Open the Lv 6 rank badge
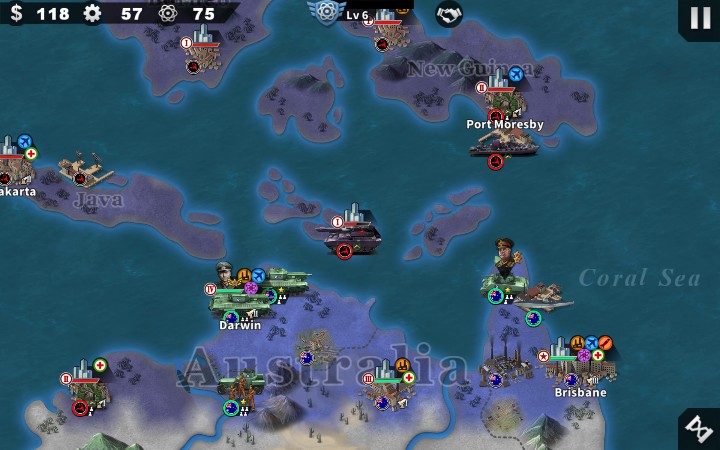 (327, 13)
